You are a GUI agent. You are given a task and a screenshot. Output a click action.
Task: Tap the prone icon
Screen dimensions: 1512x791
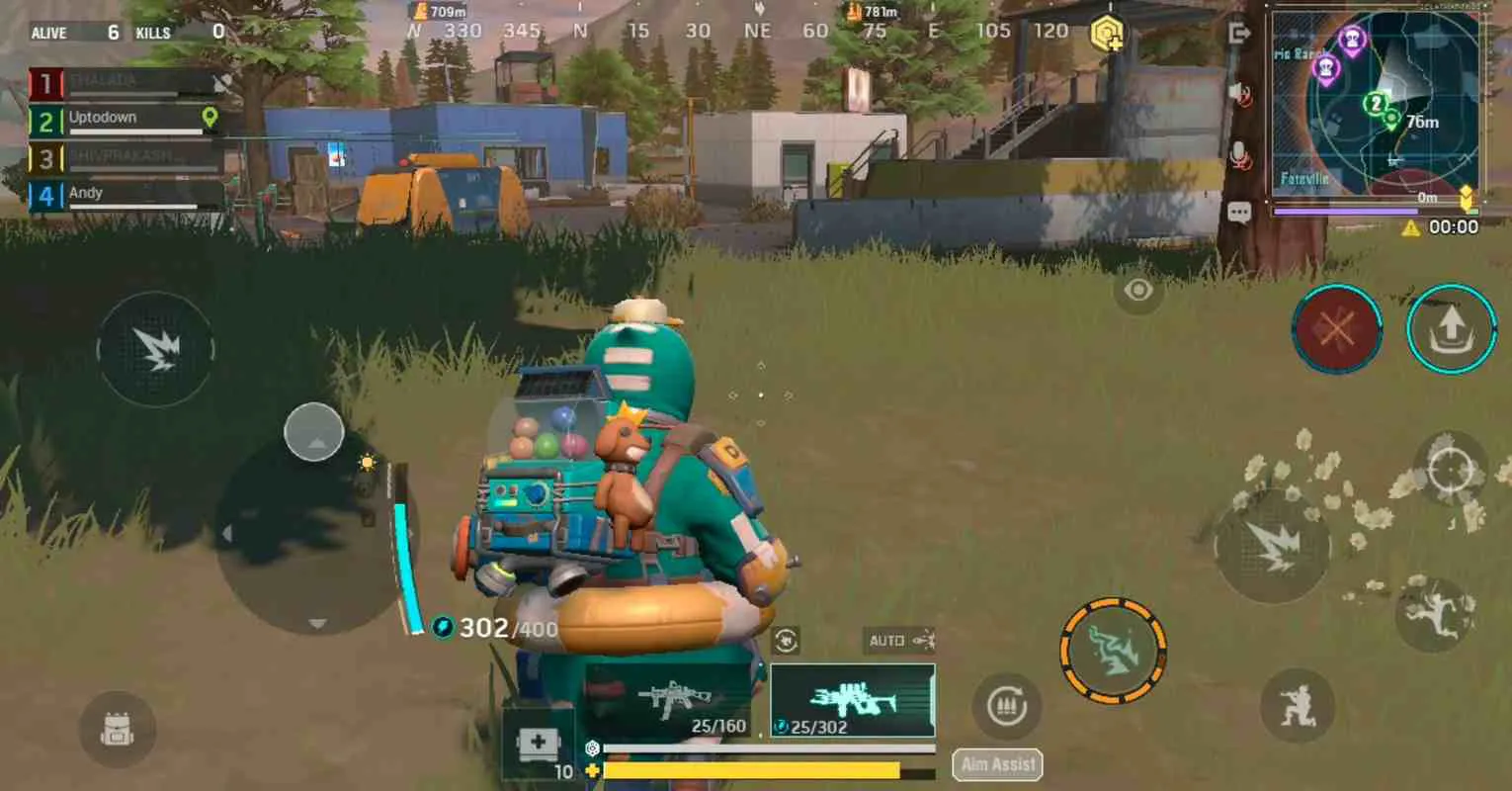[1431, 611]
